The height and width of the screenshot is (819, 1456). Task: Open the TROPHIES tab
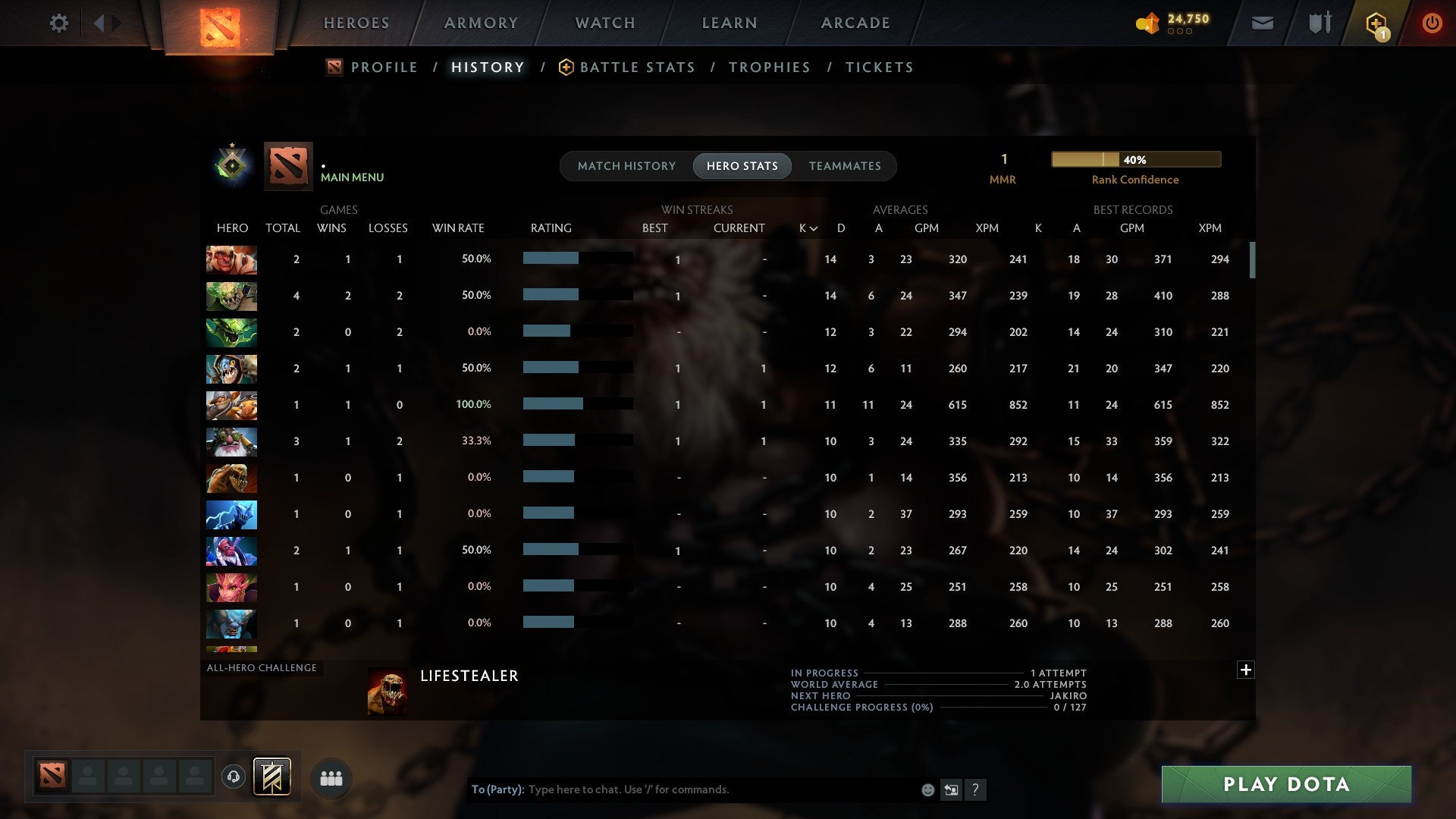(769, 67)
